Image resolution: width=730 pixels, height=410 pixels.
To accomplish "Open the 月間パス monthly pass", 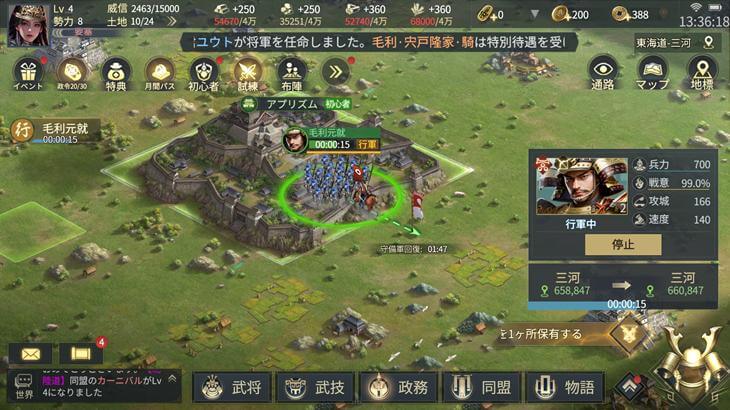I will click(160, 72).
